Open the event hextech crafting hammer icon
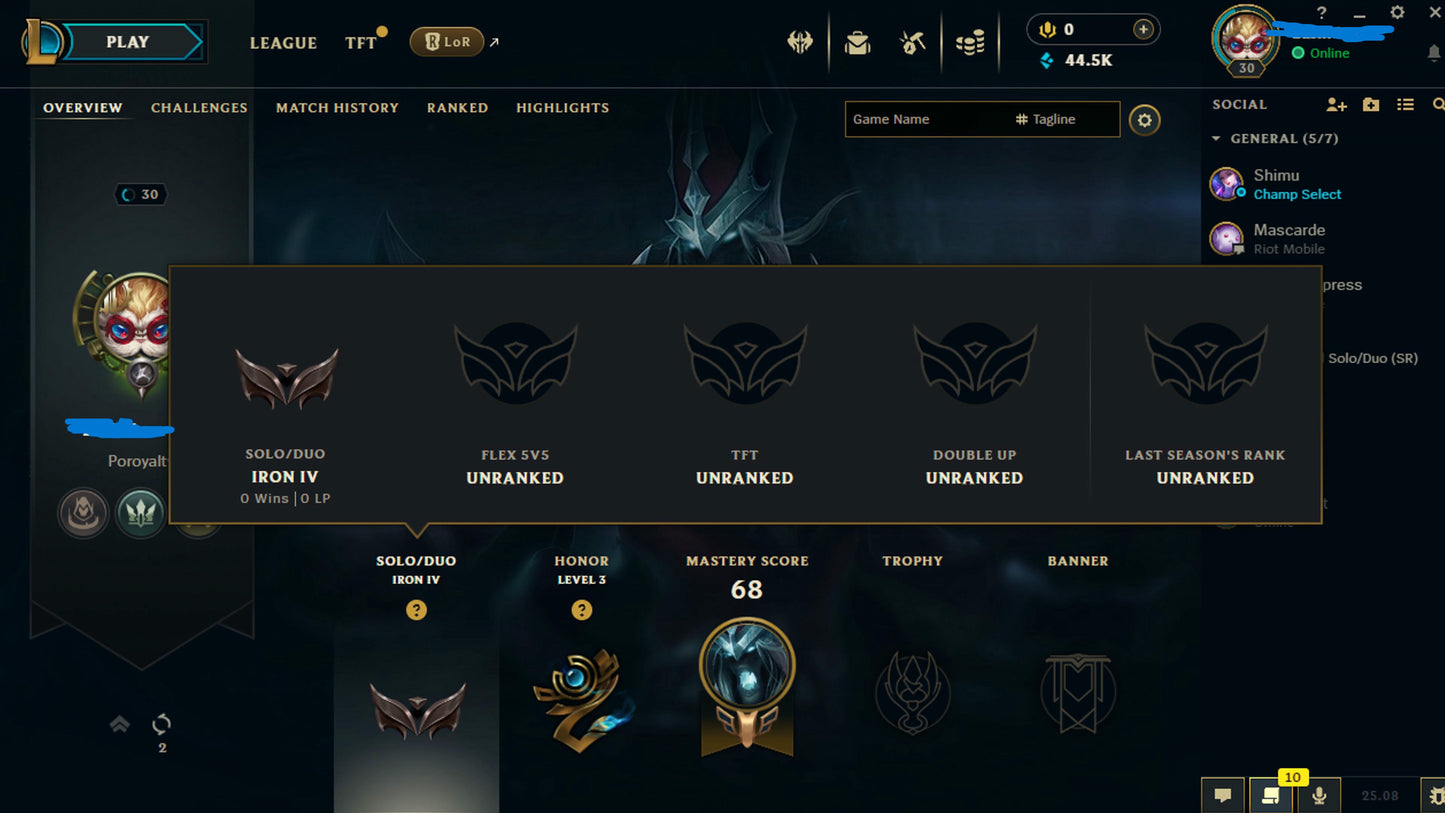Screen dimensions: 1445x813 [x=912, y=41]
